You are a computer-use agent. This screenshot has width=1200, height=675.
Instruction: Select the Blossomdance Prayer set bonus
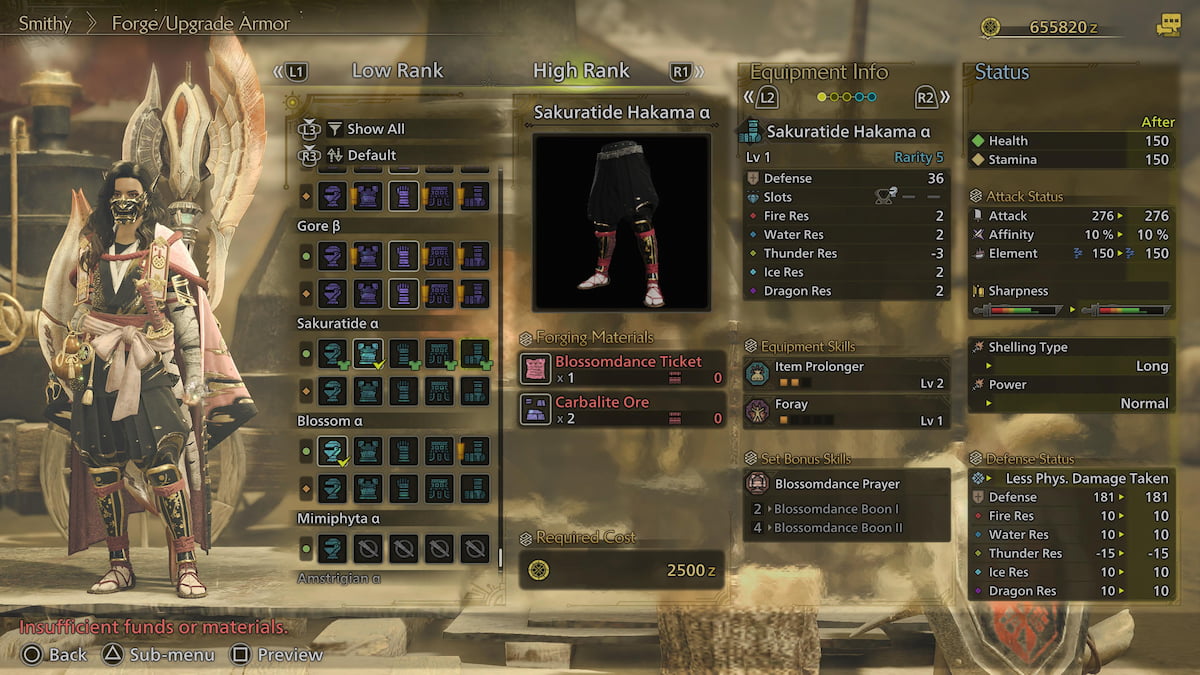coord(846,484)
